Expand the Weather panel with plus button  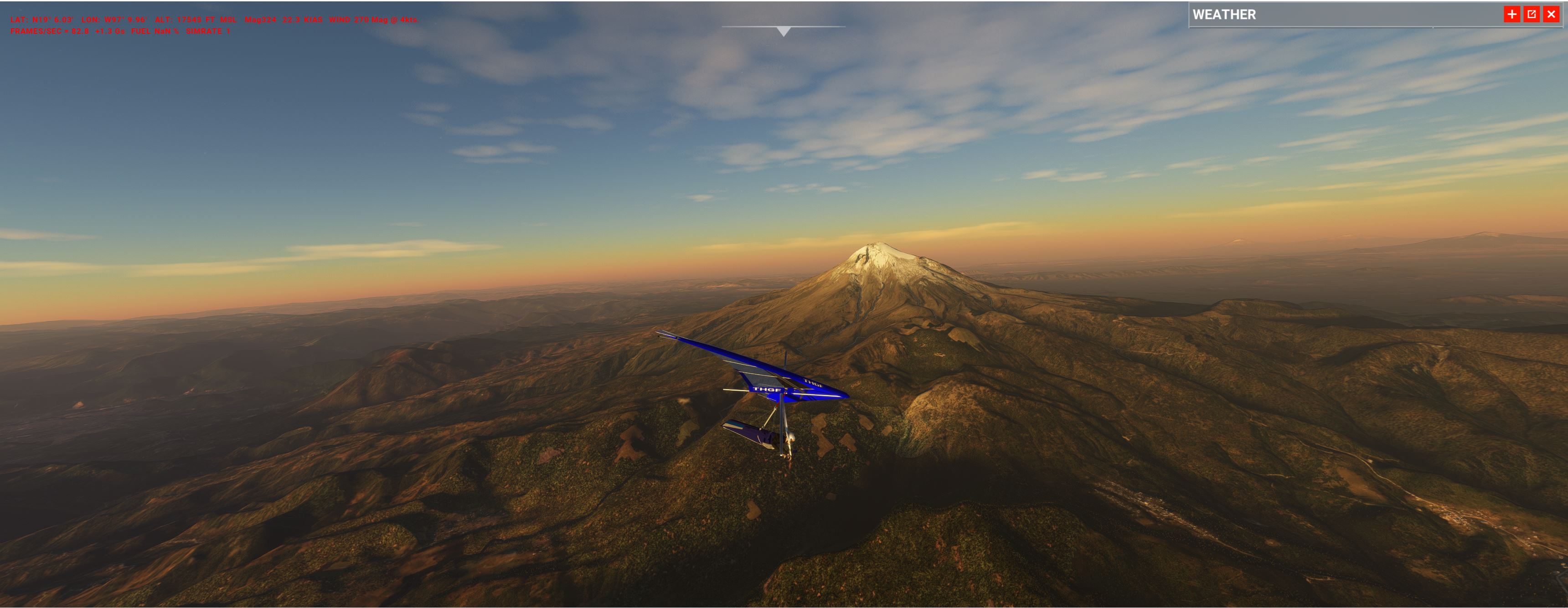(1512, 14)
